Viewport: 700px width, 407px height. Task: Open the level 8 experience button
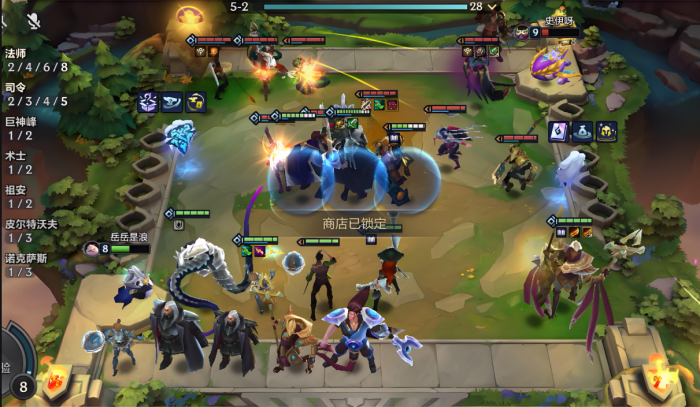pyautogui.click(x=22, y=385)
